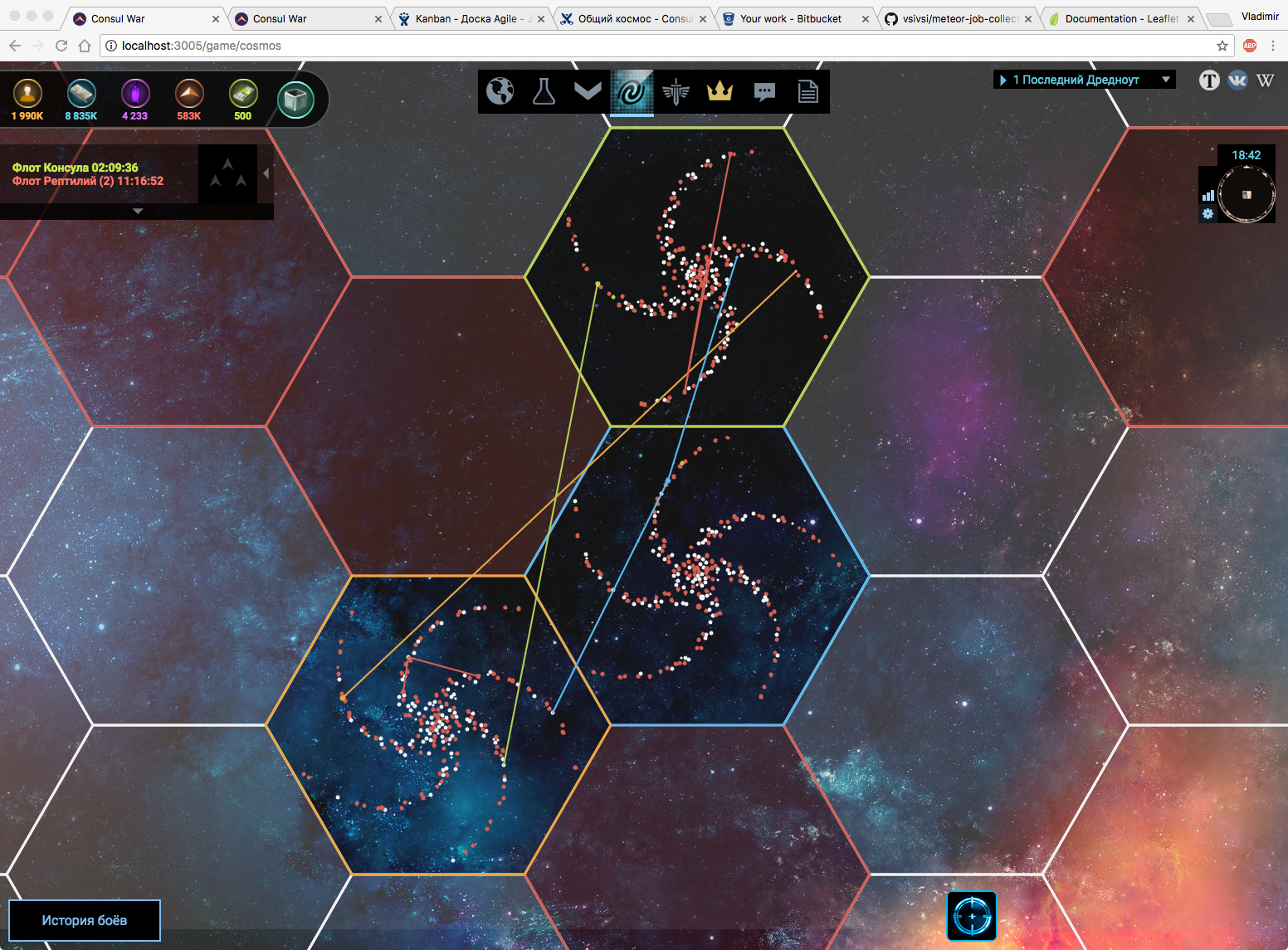Expand fleet list with the down arrow
This screenshot has width=1288, height=950.
coord(138,212)
